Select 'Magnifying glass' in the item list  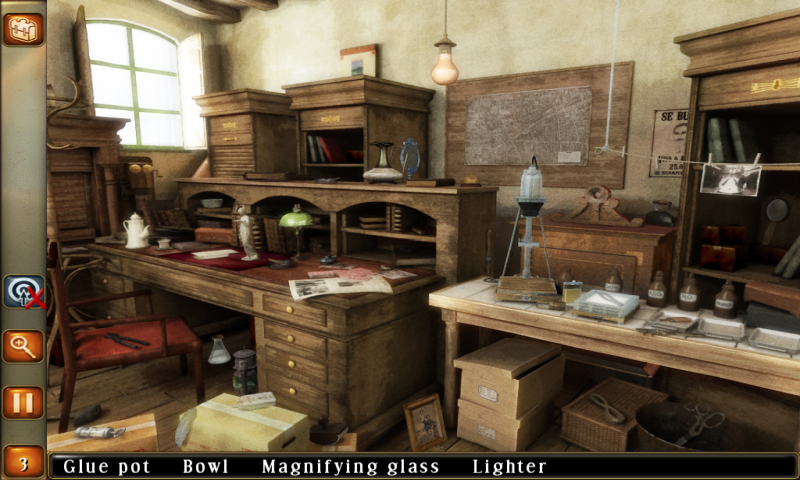click(x=352, y=466)
